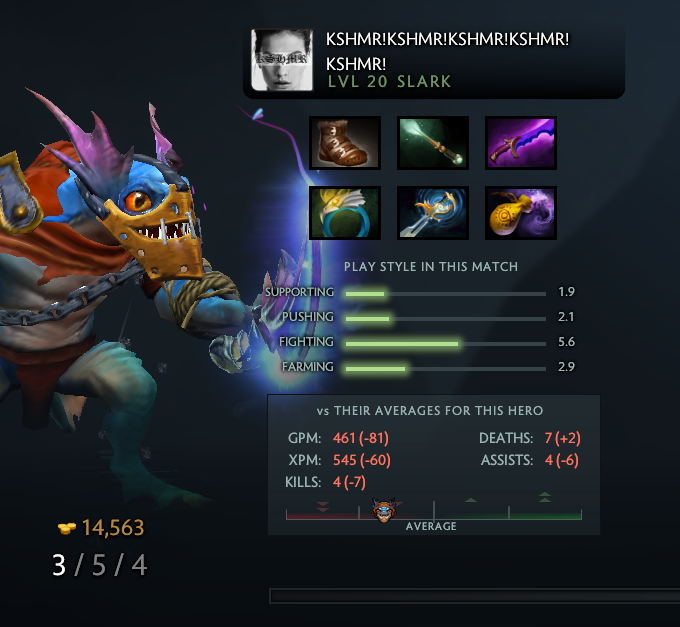Select the Echo Sabre item slot
Viewport: 680px width, 627px height.
coord(433,212)
